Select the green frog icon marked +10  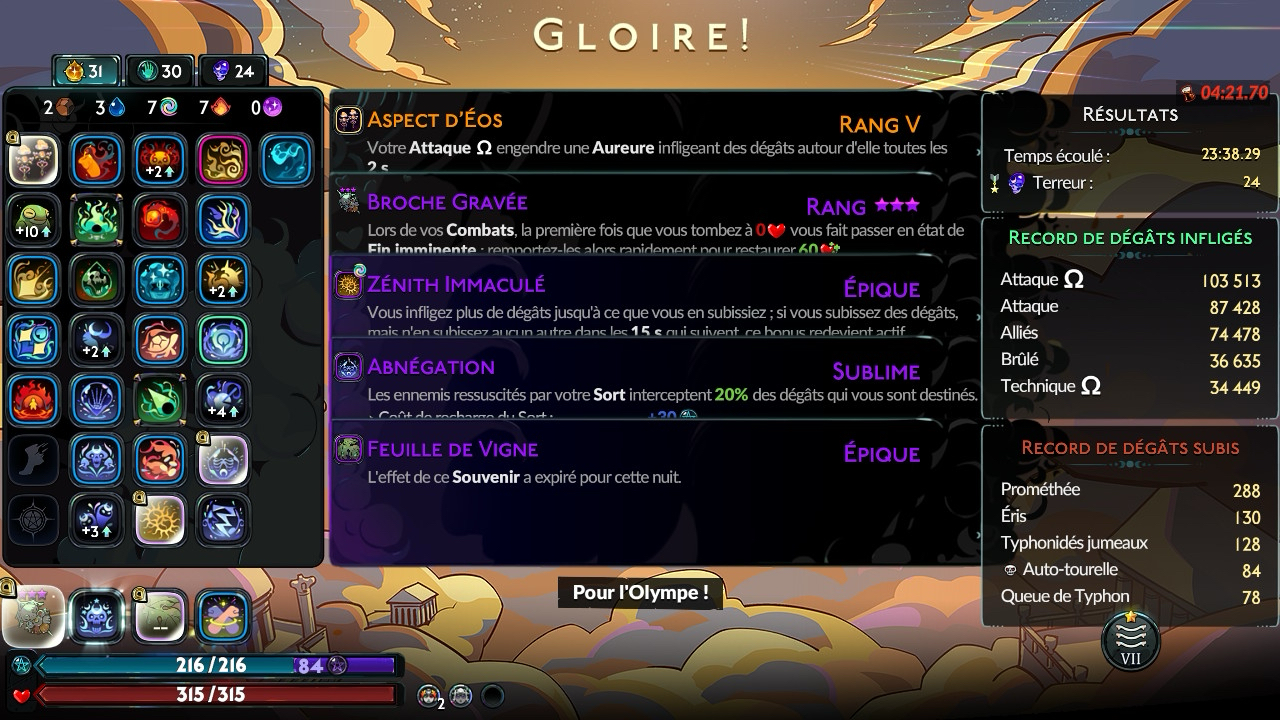tap(33, 220)
